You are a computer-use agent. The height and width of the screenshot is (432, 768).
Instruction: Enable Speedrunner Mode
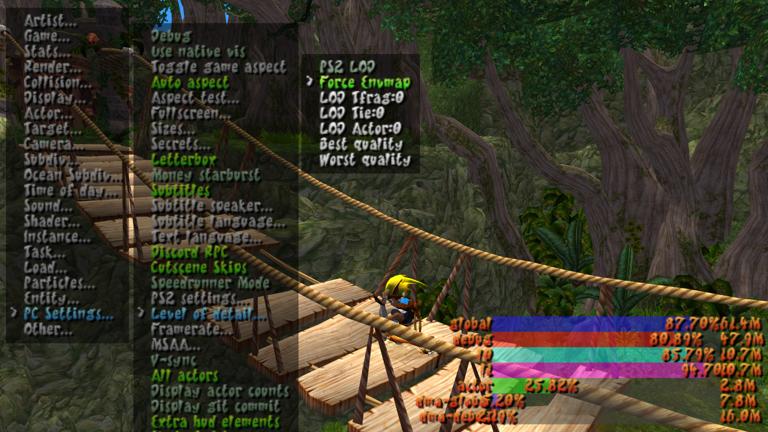(210, 283)
